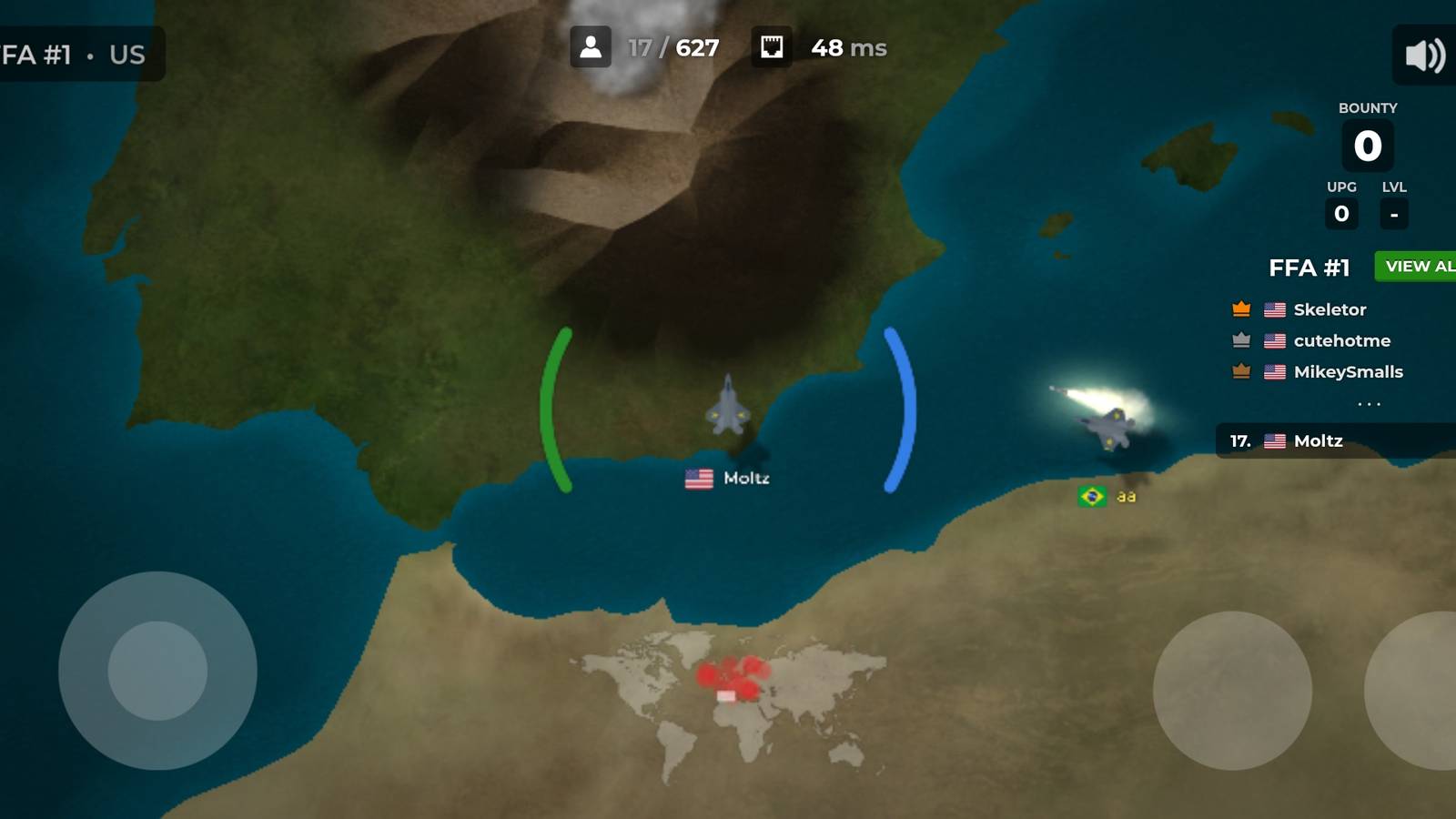
Task: Click the network ping icon
Action: (x=773, y=47)
